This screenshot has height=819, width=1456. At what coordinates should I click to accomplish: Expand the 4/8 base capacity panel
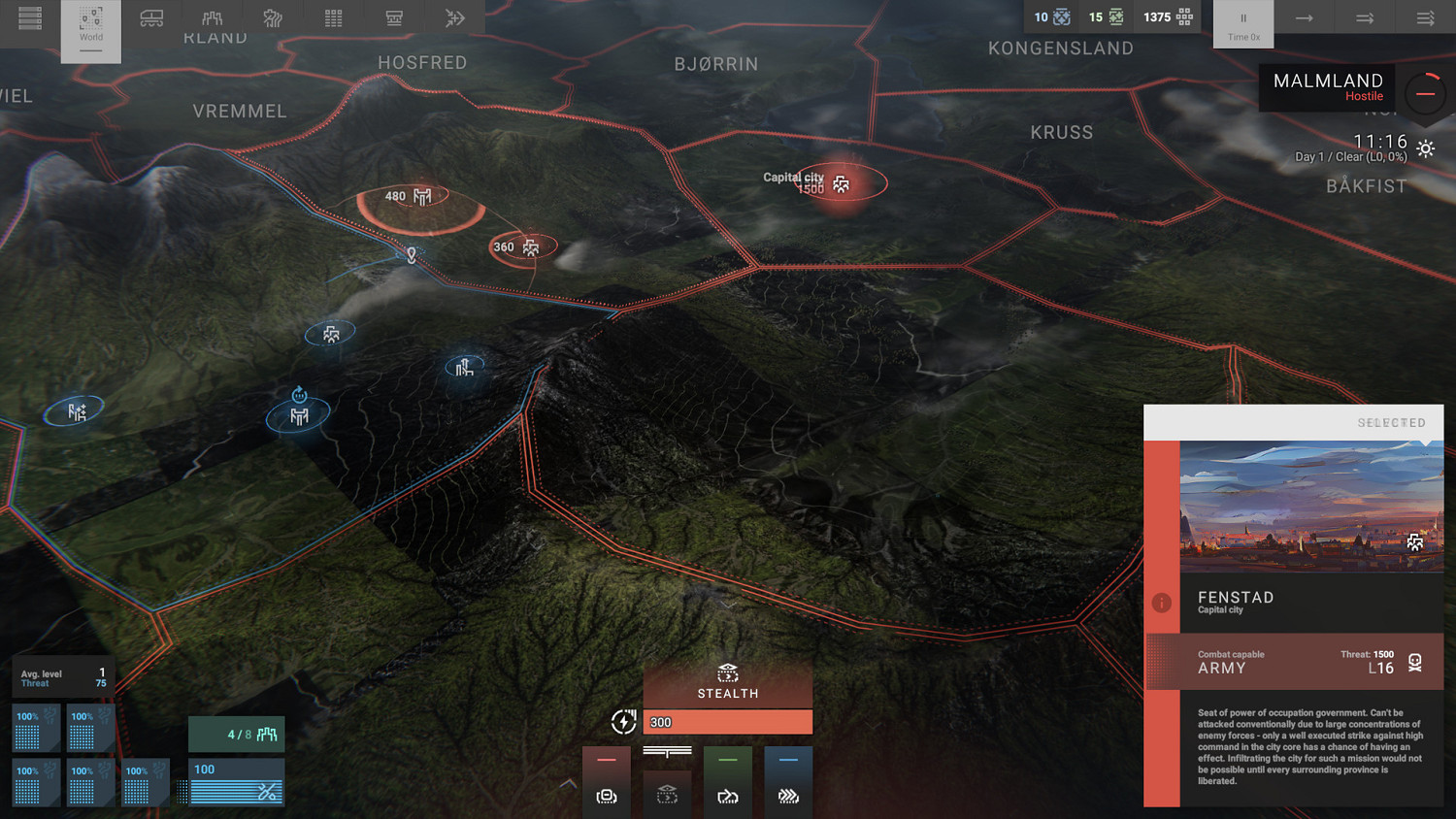point(236,734)
